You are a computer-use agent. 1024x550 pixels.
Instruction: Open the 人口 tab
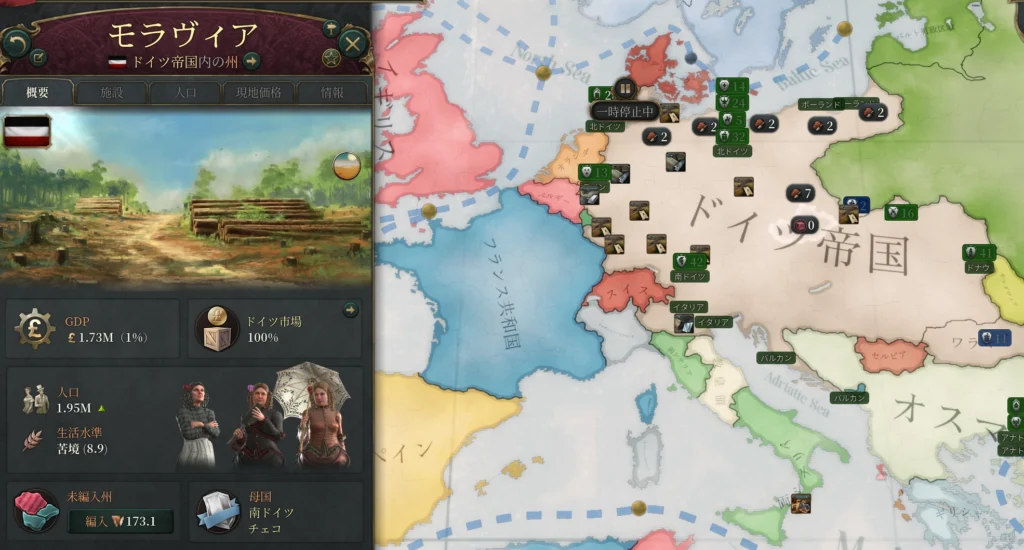pos(185,93)
